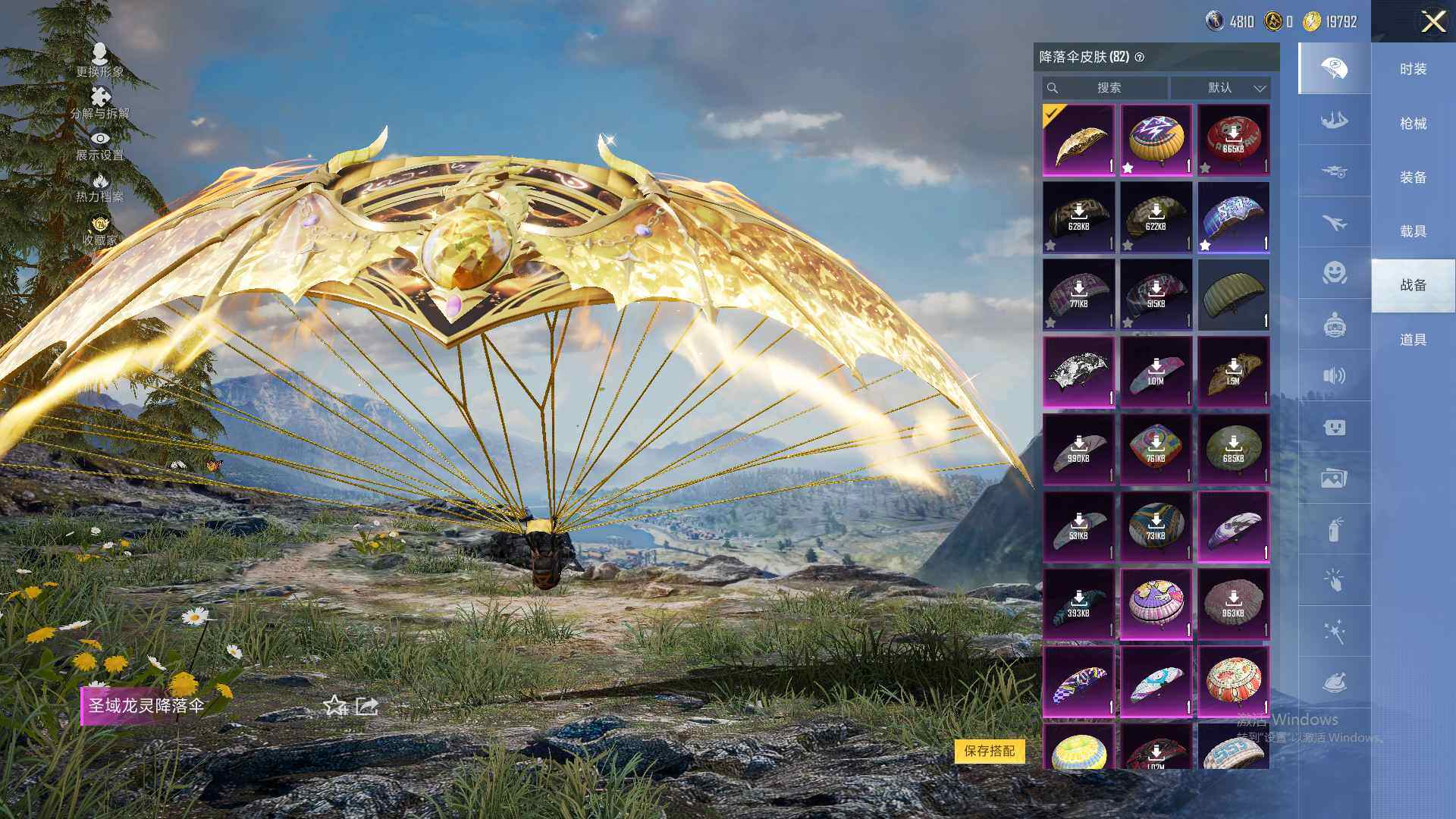Select the 装备 equipment tab
Viewport: 1456px width, 819px height.
1413,177
